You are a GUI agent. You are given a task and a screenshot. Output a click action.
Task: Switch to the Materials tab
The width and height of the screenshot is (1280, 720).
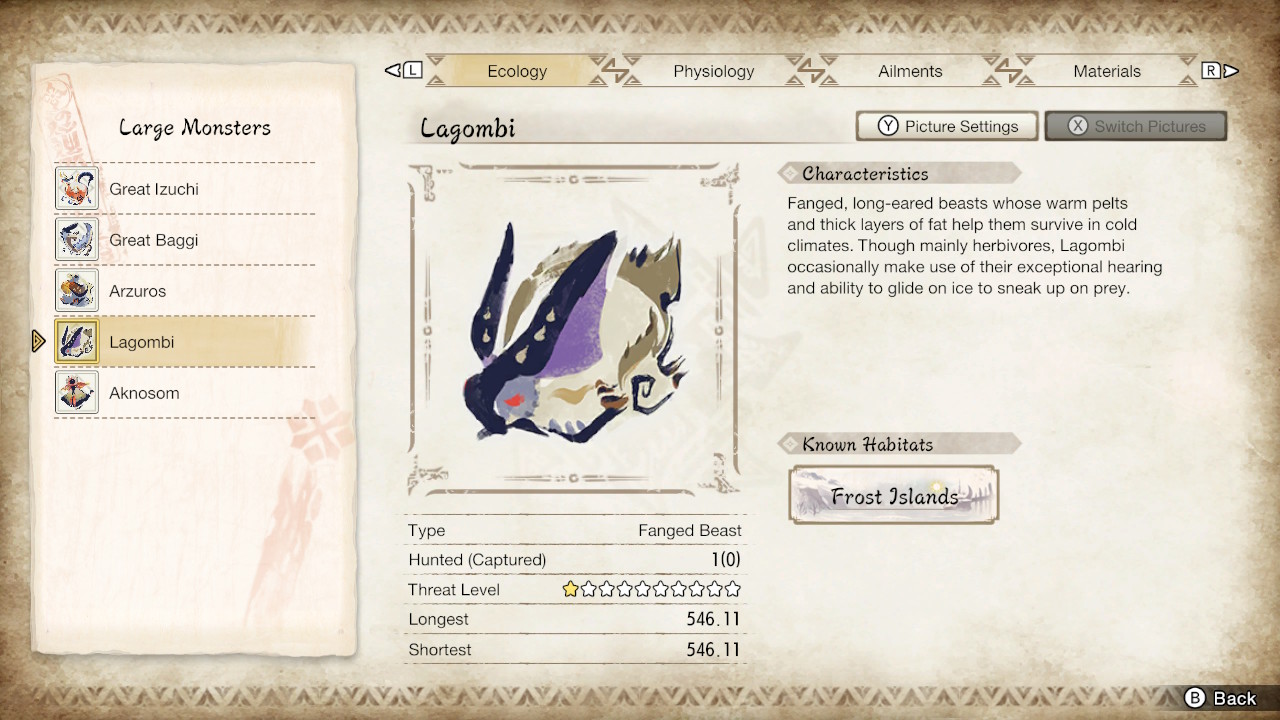1107,71
